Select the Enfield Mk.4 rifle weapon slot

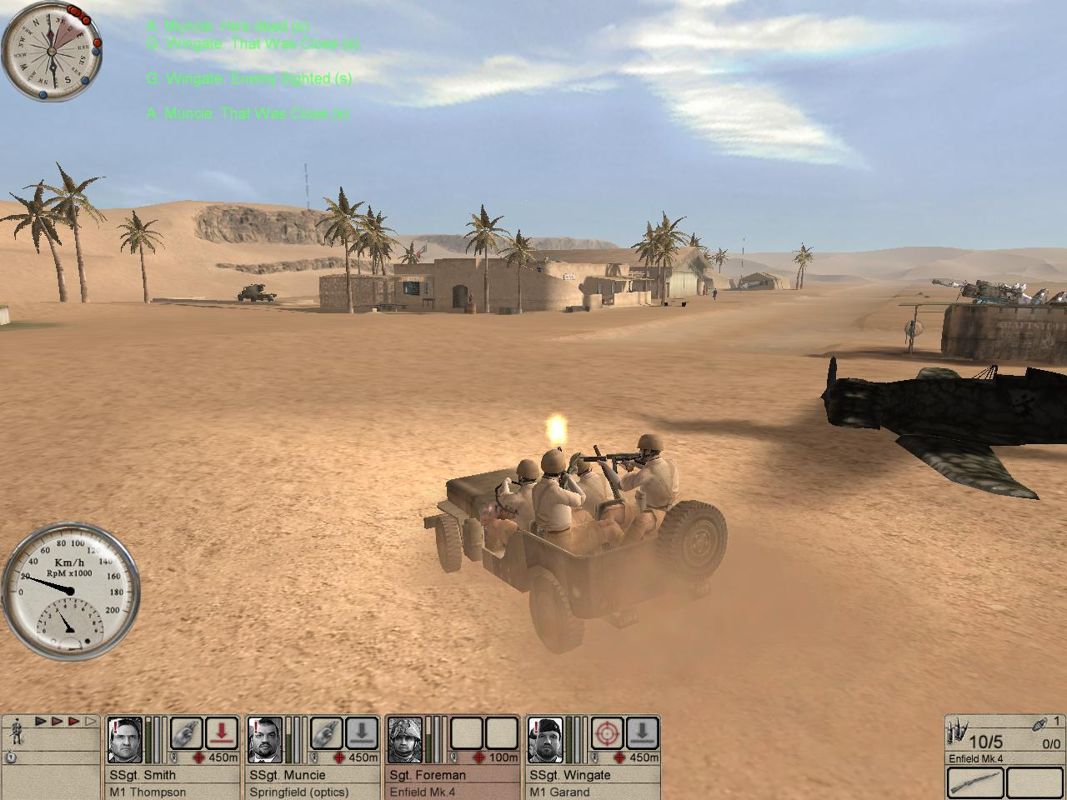click(x=975, y=783)
